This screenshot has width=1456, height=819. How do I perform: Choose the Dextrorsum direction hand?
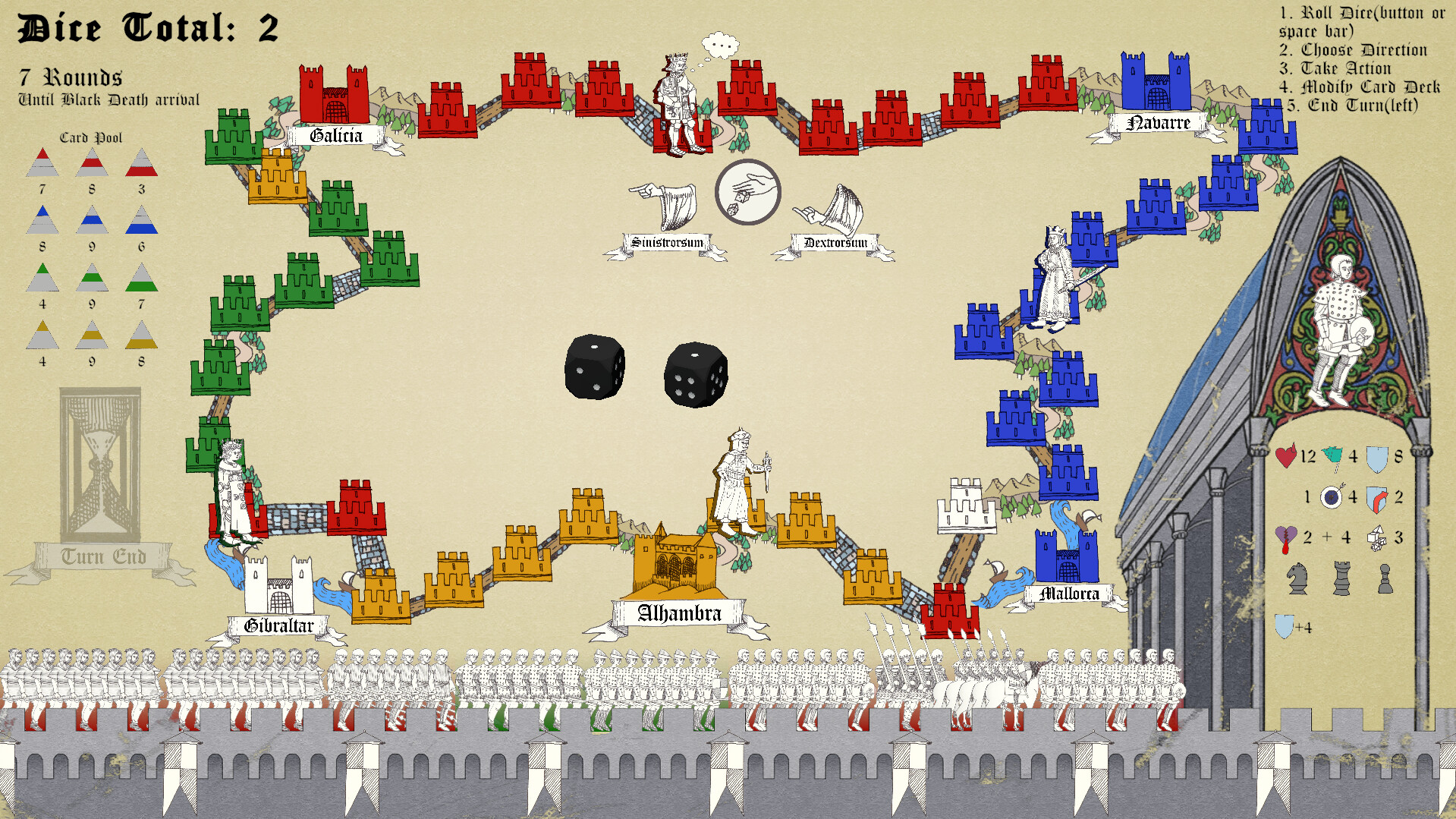point(837,209)
